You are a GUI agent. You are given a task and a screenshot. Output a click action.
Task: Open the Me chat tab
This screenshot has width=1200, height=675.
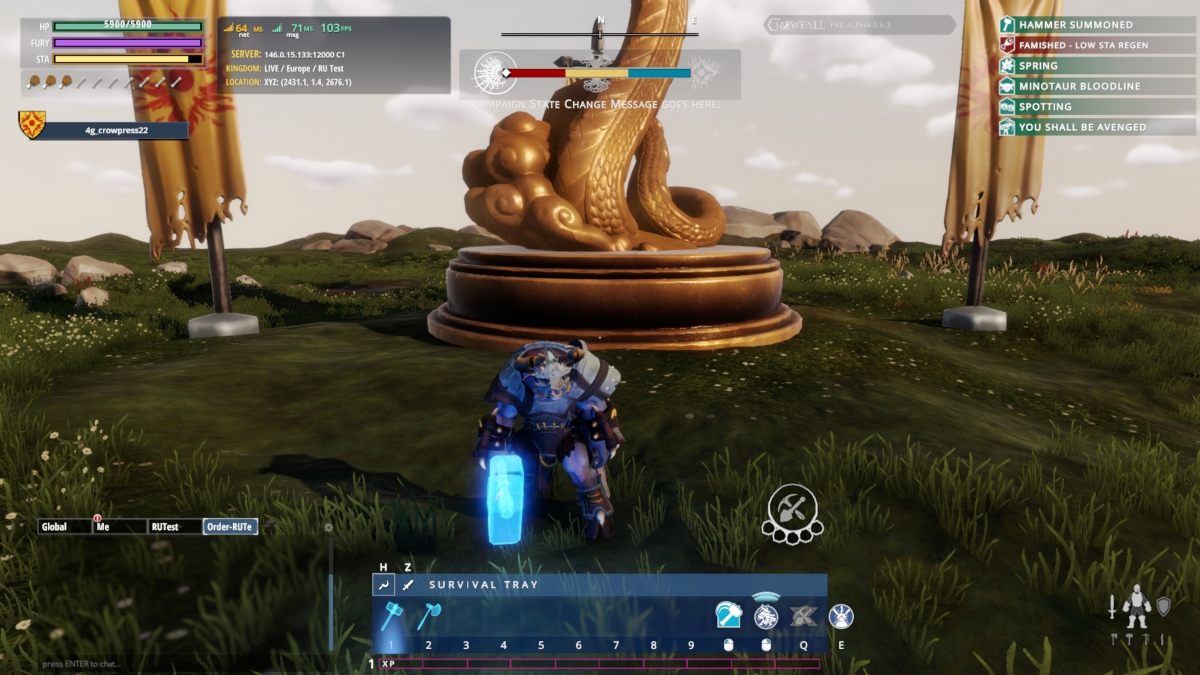click(118, 527)
